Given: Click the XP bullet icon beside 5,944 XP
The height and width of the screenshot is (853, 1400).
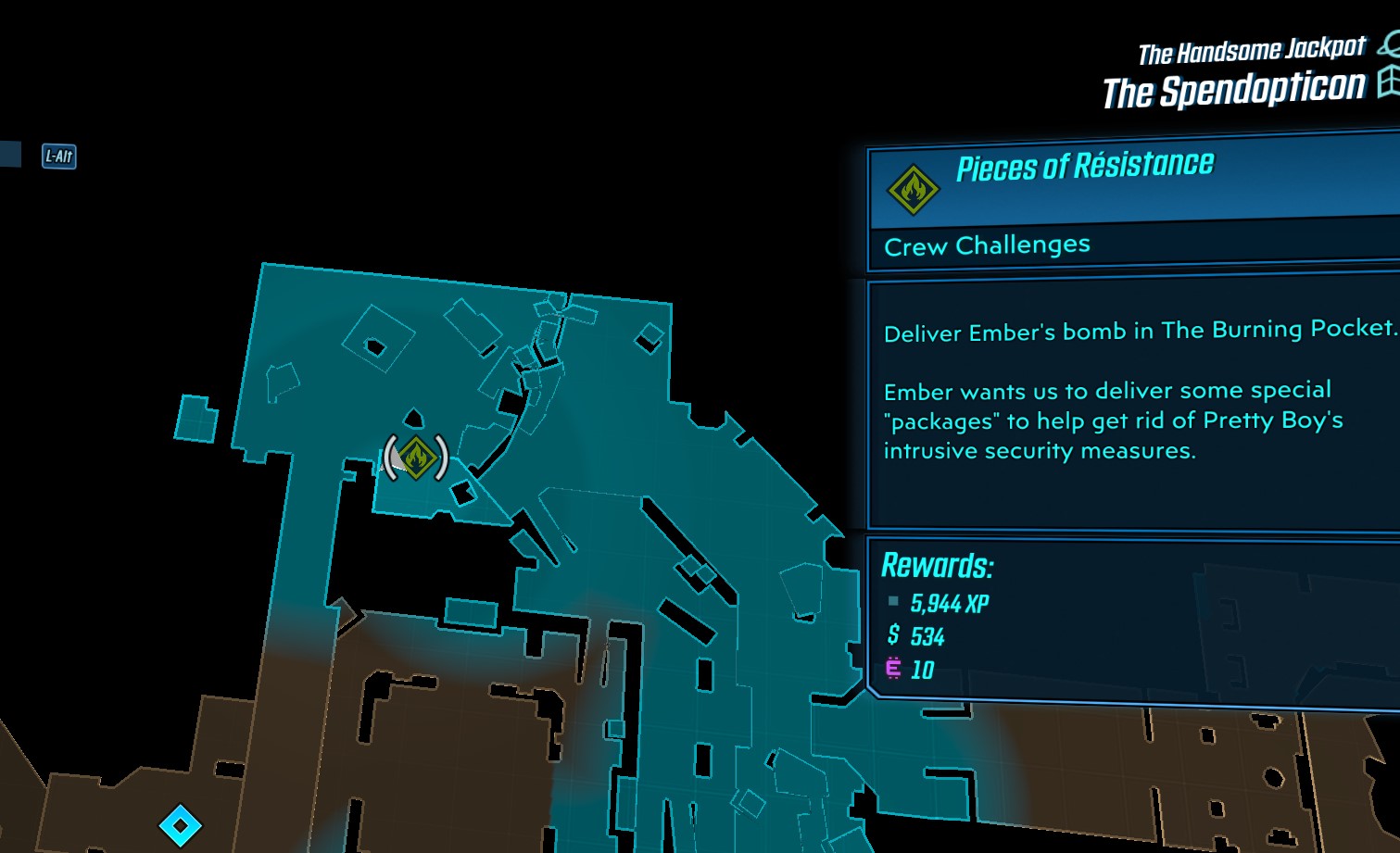Looking at the screenshot, I should coord(891,602).
